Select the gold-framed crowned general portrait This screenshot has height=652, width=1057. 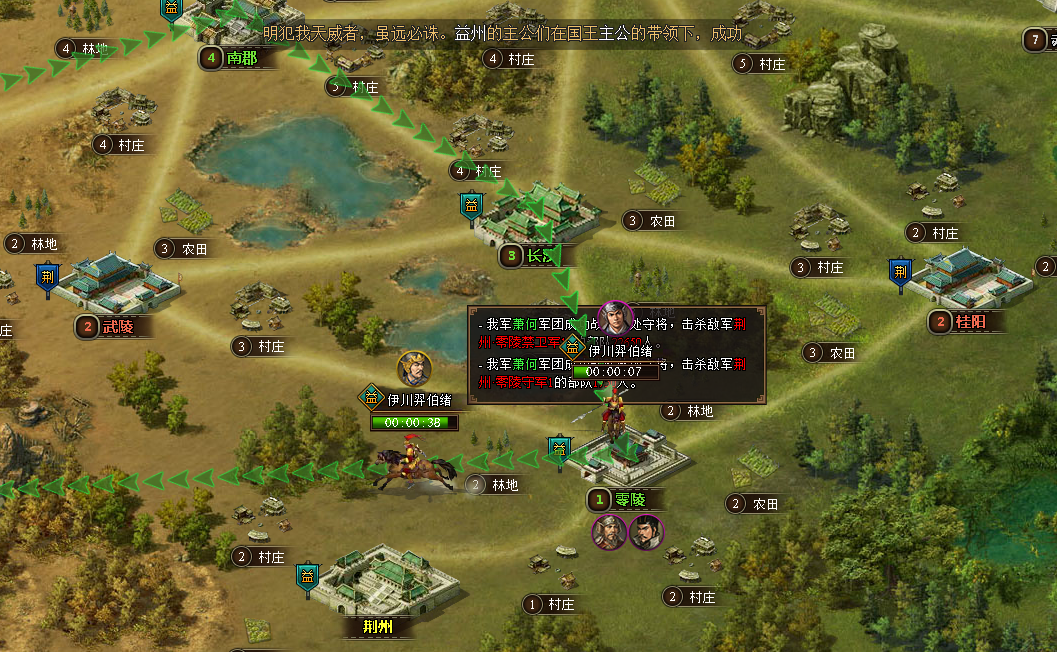[x=414, y=369]
